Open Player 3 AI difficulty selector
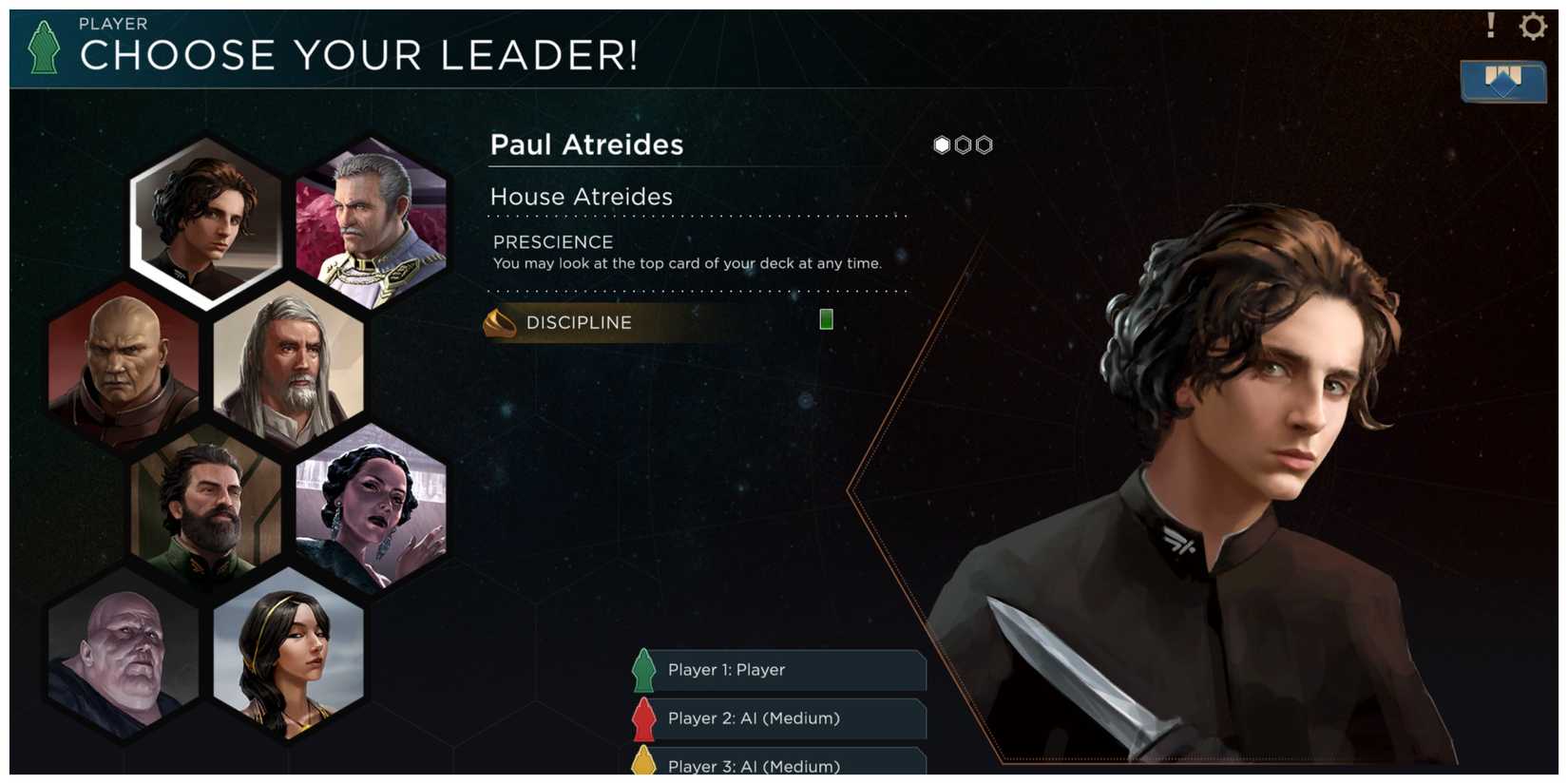 (x=777, y=765)
